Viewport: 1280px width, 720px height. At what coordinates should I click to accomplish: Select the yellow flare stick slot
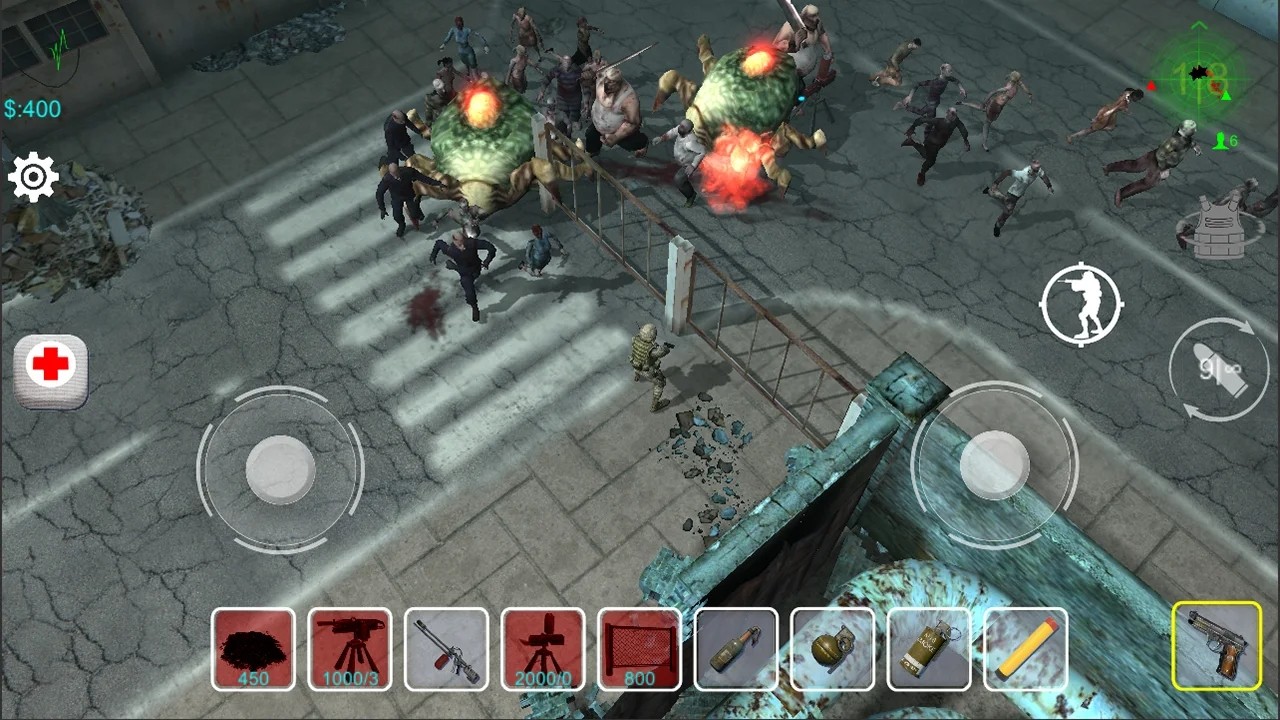[x=1025, y=649]
